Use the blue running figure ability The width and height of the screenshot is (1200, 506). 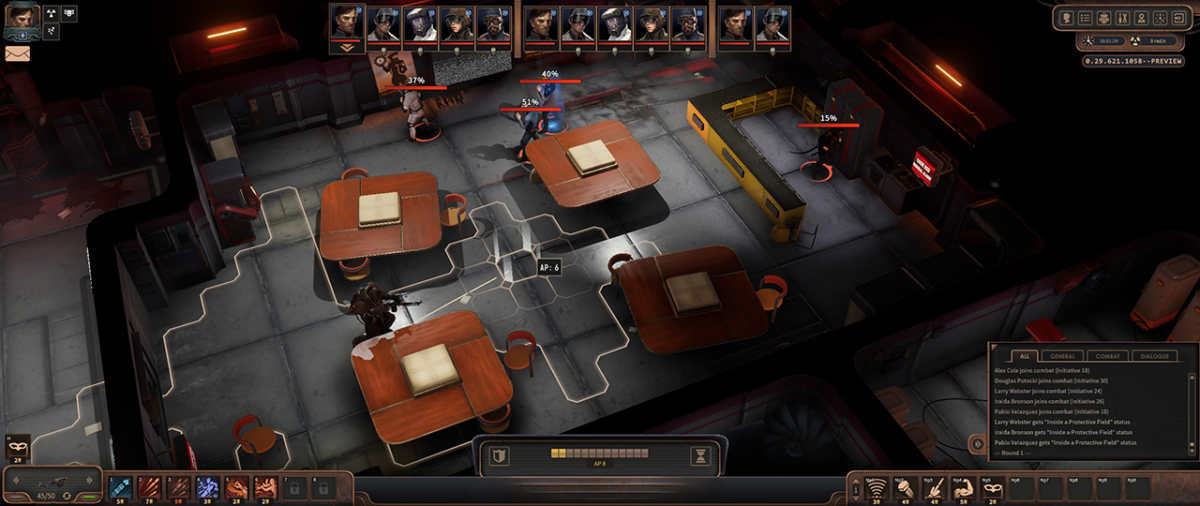(x=207, y=487)
